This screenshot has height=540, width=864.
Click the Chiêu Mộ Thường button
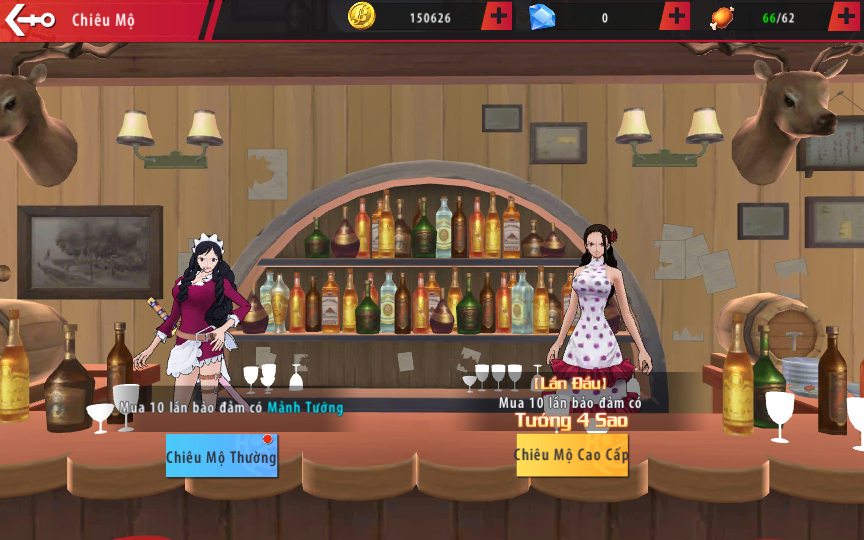221,456
